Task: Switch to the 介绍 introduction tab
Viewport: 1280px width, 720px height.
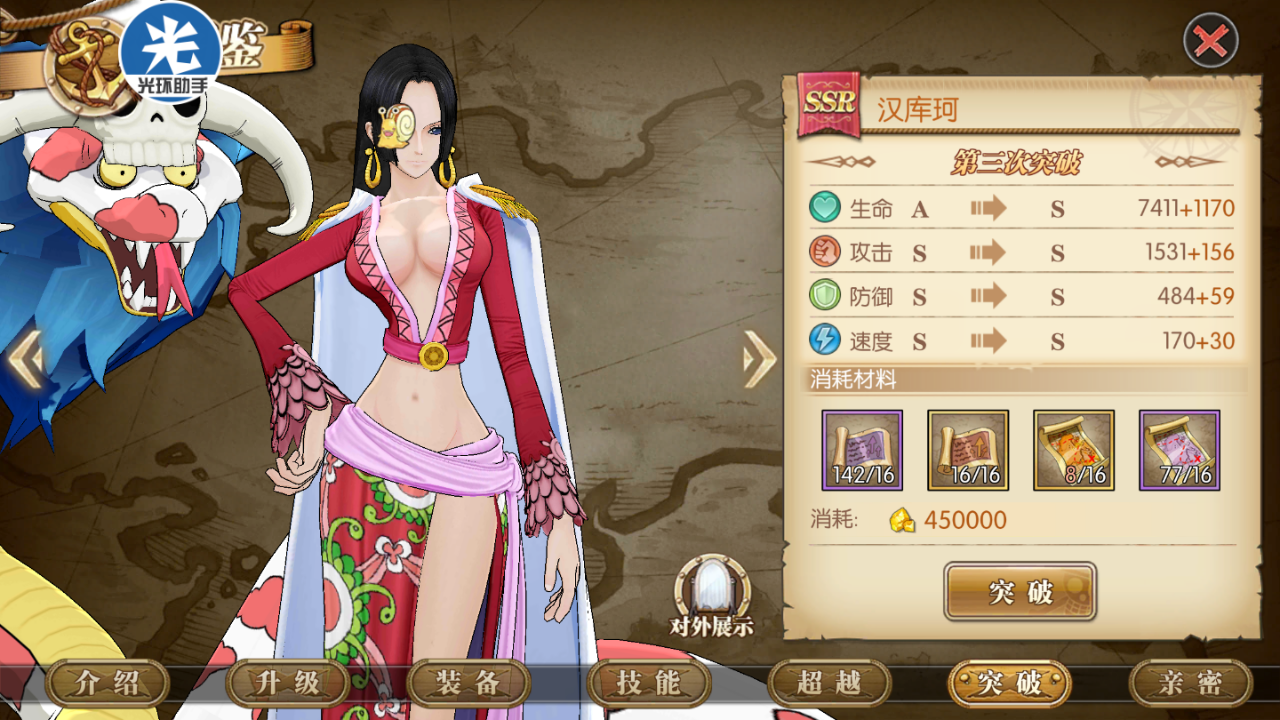Action: (106, 684)
